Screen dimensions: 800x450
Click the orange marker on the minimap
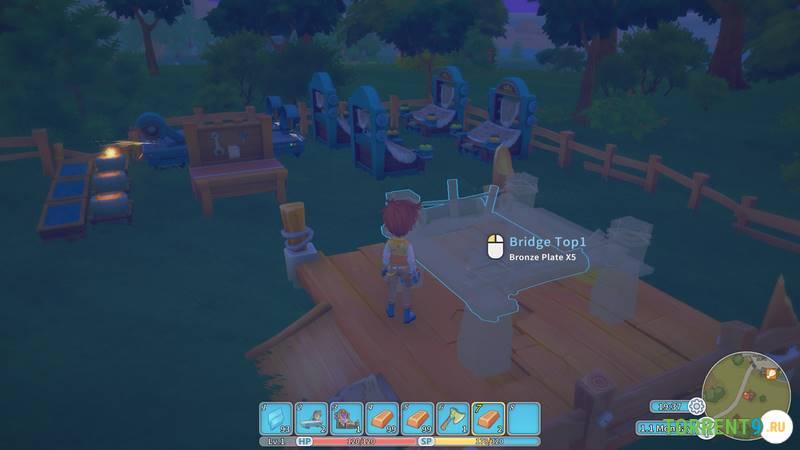771,373
